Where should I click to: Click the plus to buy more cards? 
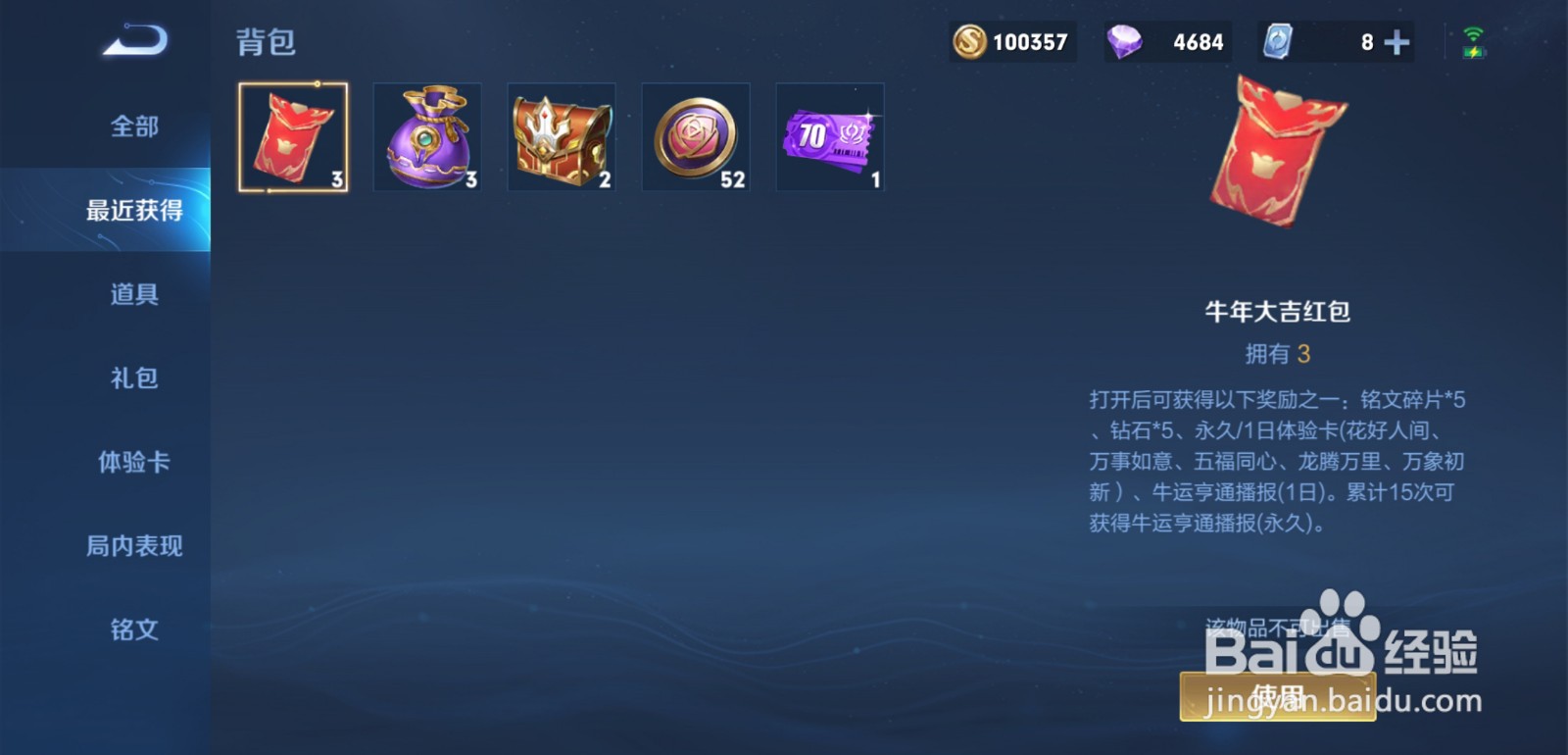point(1396,41)
